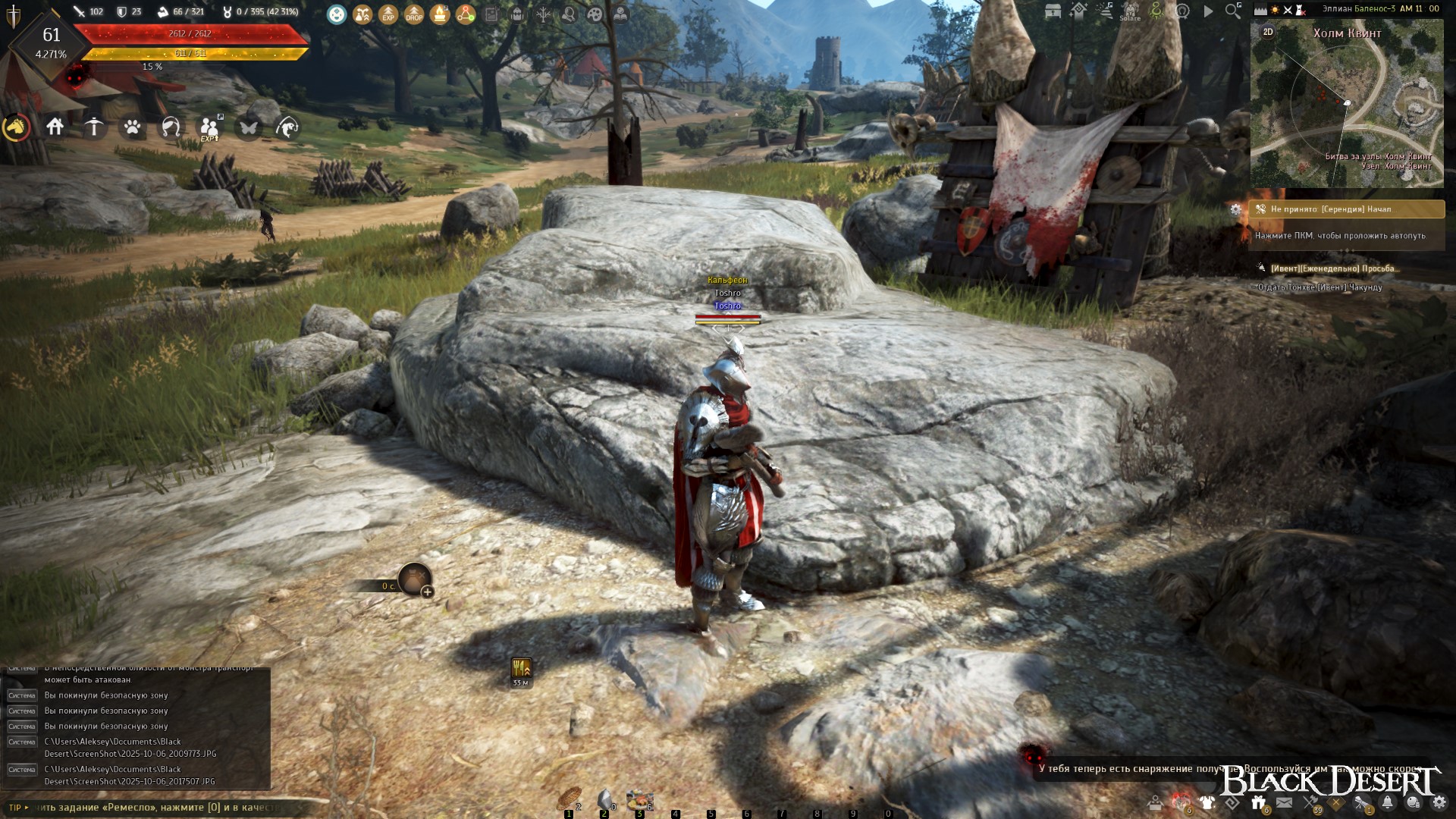Image resolution: width=1456 pixels, height=819 pixels.
Task: Click the treasure chest icon in the top bar
Action: [x=1053, y=11]
